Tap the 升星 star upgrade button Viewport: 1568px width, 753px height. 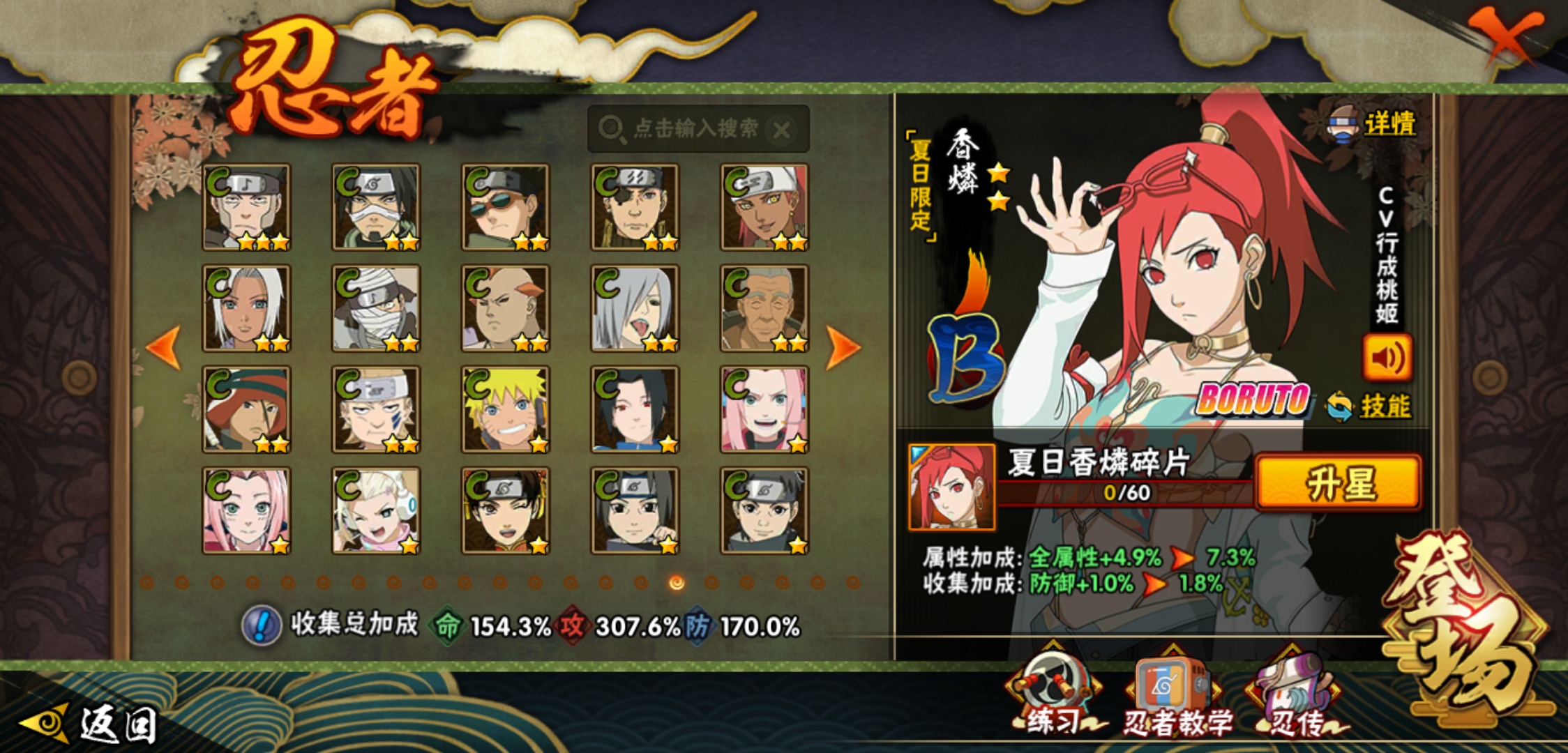pos(1338,483)
